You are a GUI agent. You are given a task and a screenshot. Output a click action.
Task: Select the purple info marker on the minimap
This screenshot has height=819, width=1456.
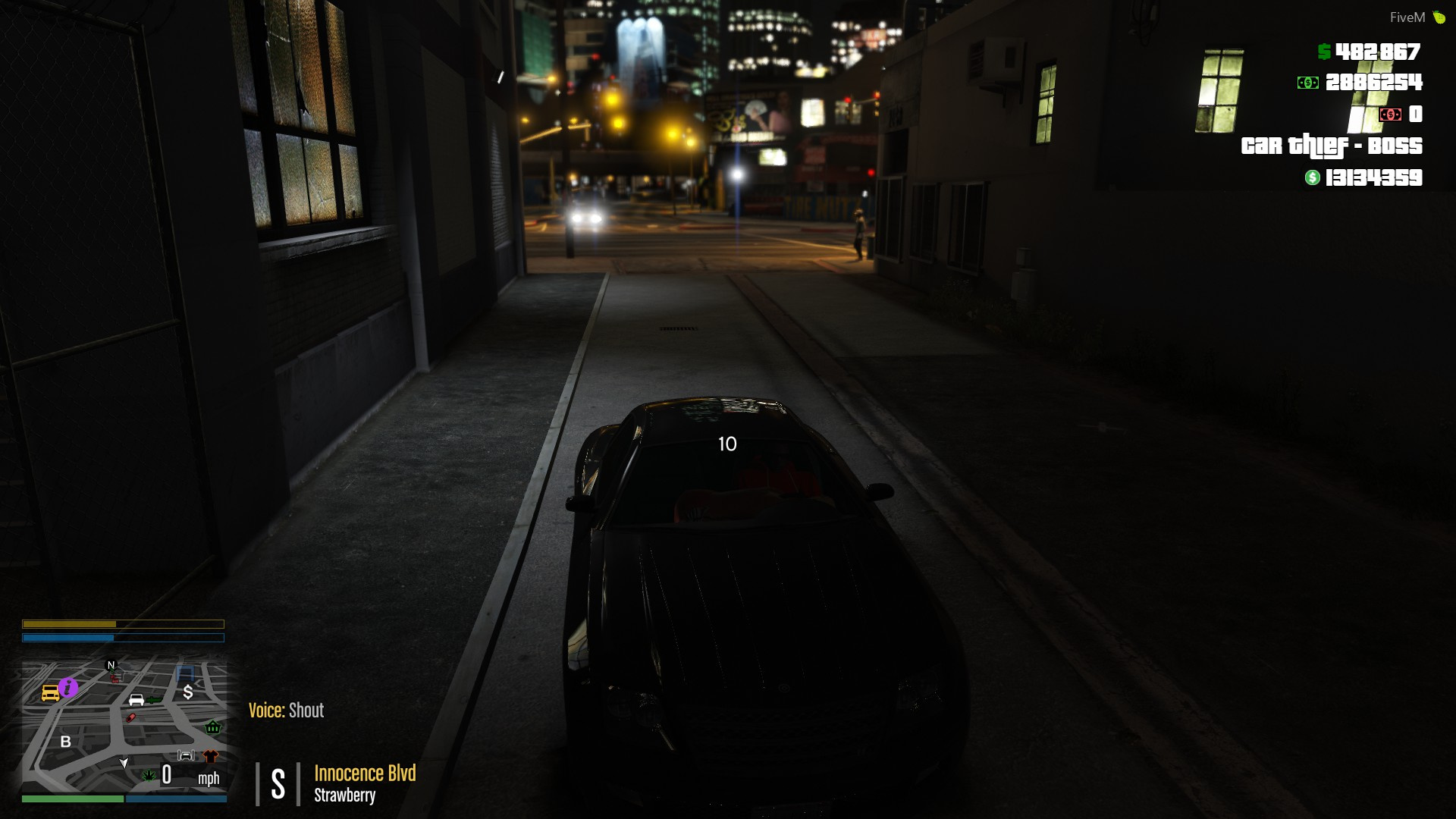(68, 687)
